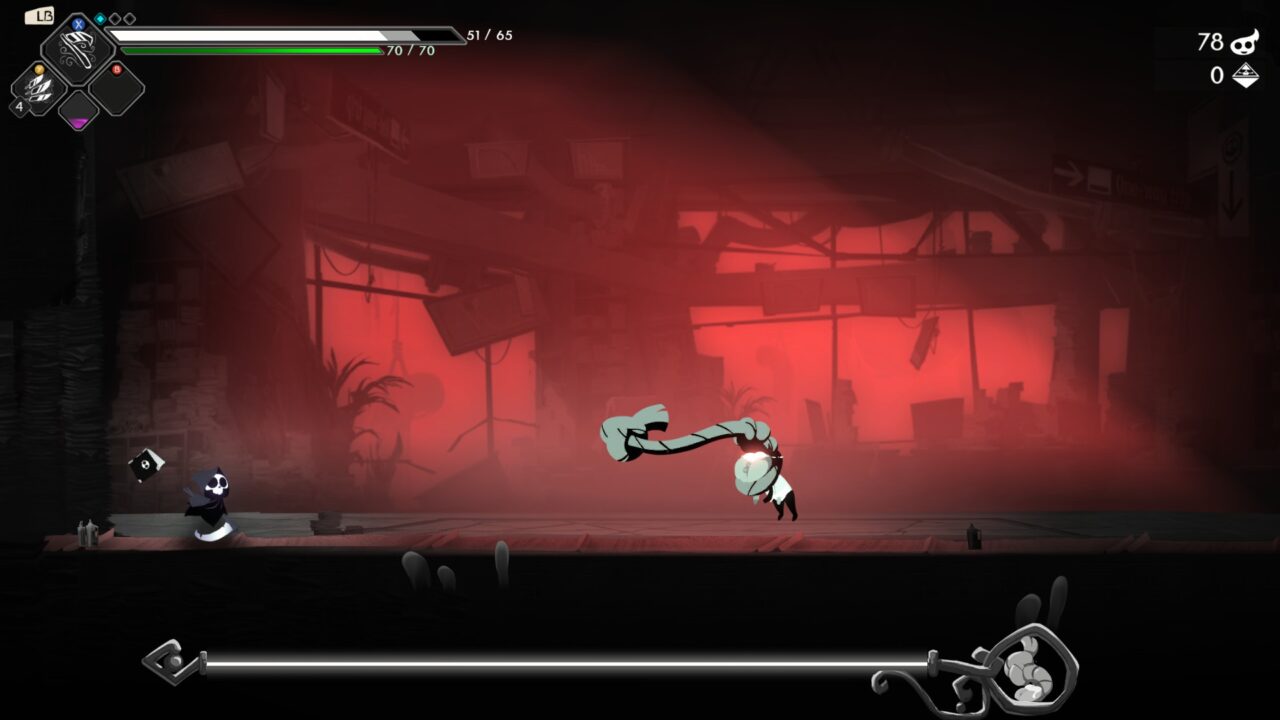Click the skull soulary currency icon
Viewport: 1280px width, 720px height.
pyautogui.click(x=1244, y=42)
